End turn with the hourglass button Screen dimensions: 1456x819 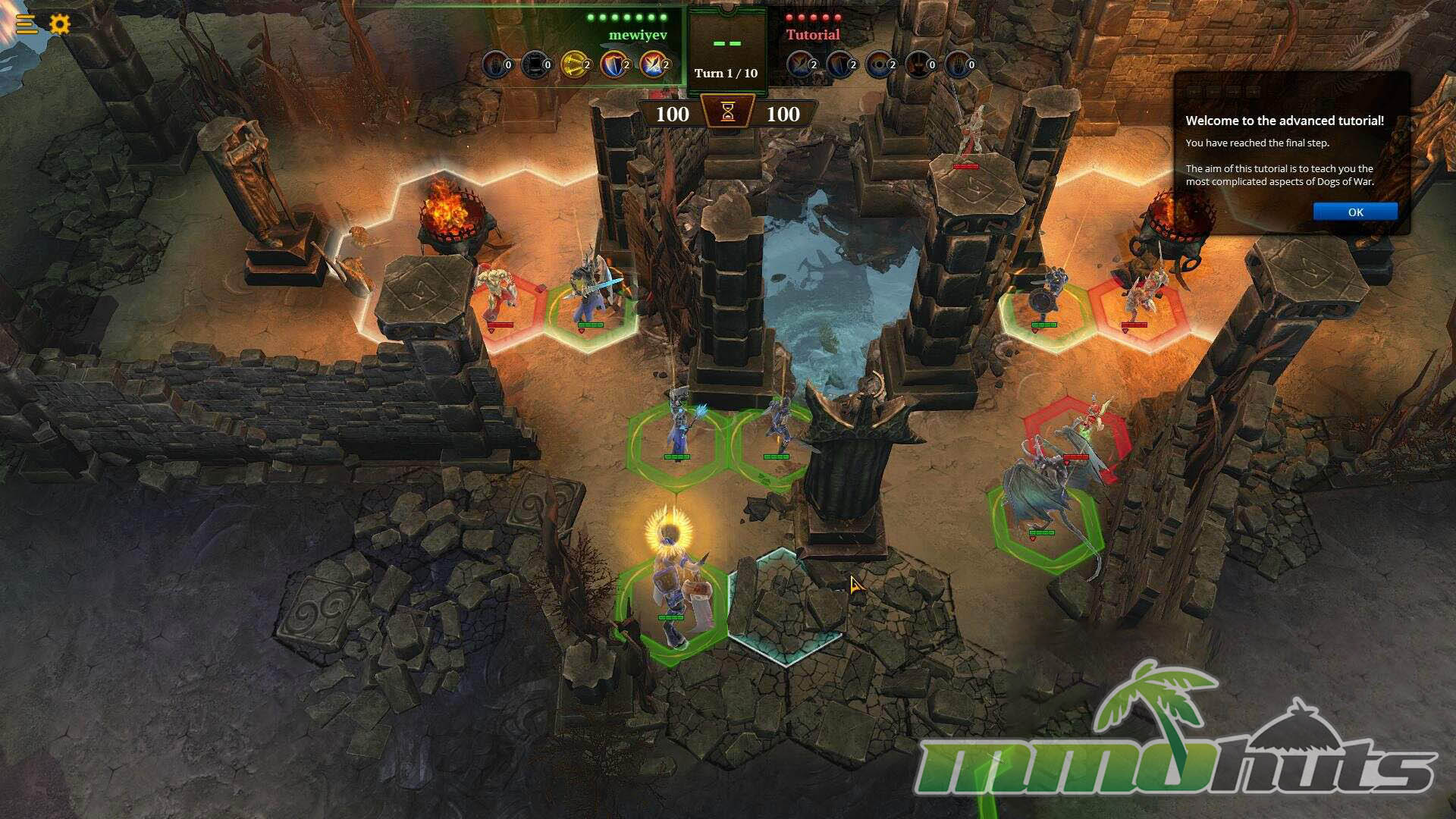(728, 112)
